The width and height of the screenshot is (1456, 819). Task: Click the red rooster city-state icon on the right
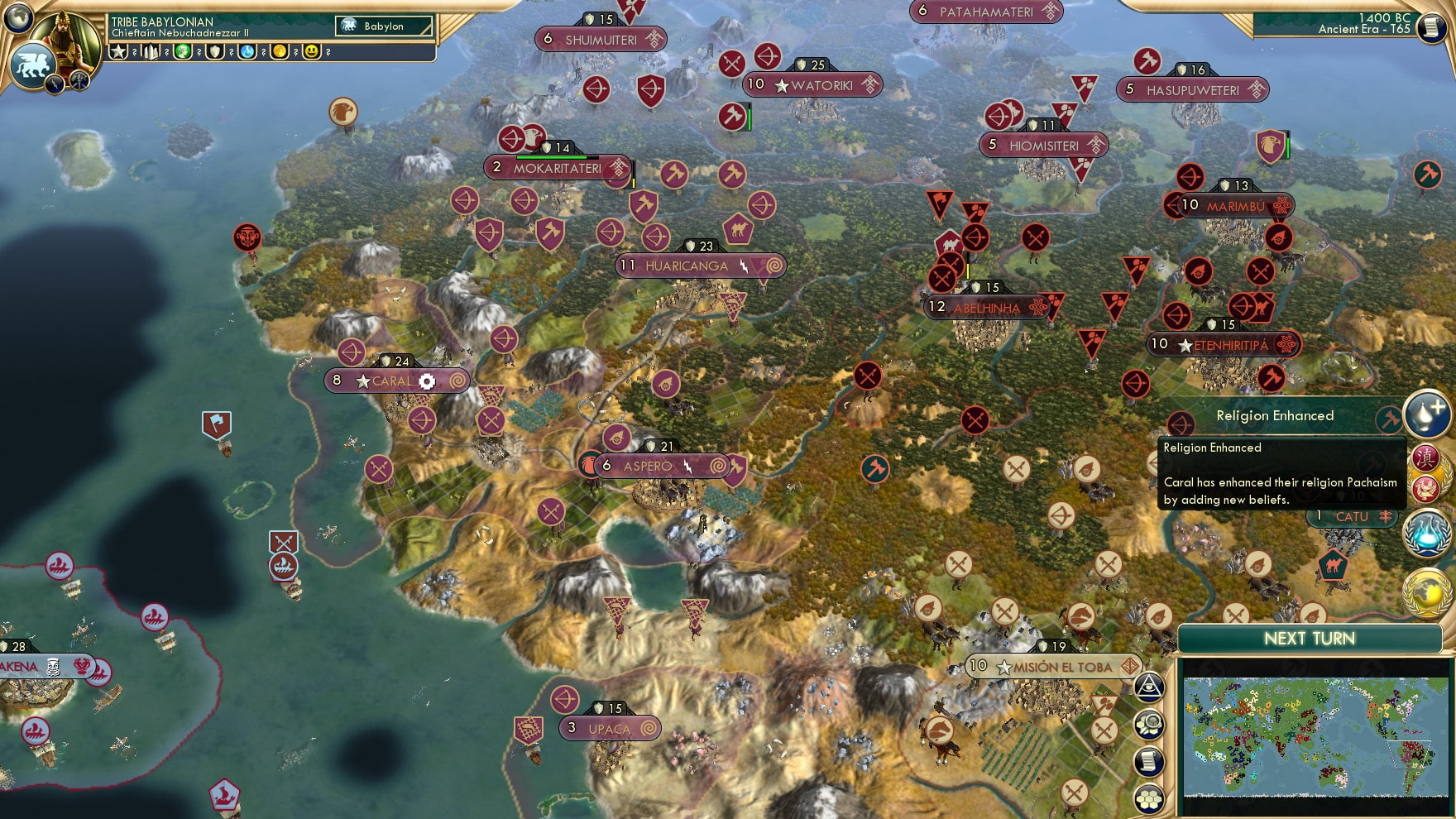(1427, 487)
